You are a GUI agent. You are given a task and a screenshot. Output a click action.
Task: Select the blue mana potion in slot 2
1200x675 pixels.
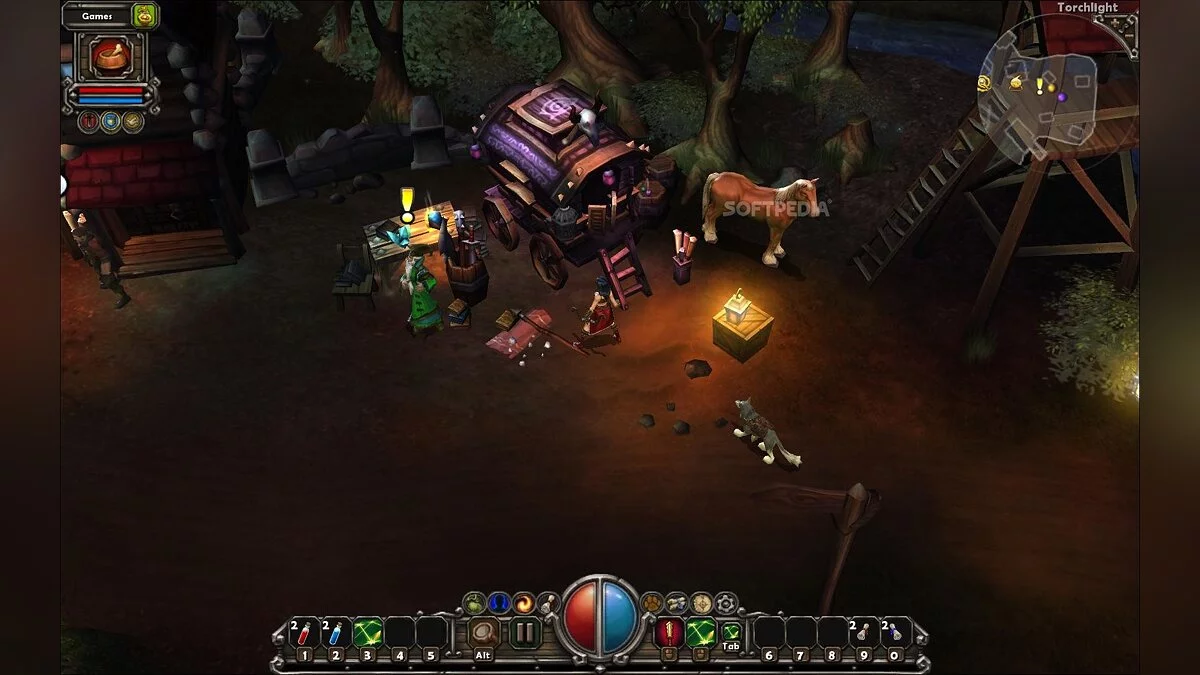335,633
